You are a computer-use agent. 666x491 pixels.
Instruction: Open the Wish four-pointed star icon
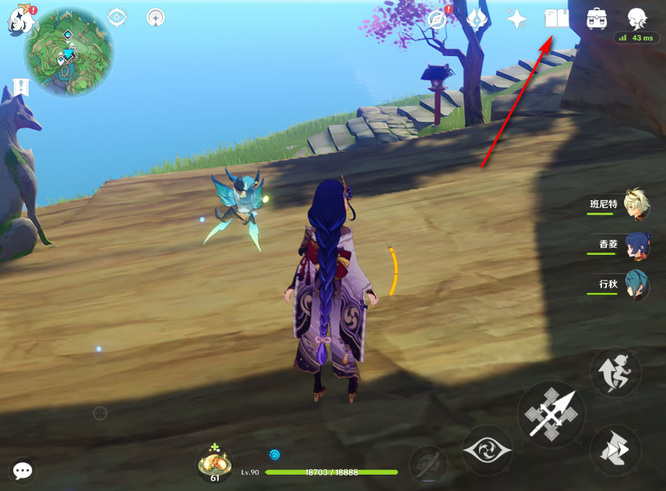point(517,18)
